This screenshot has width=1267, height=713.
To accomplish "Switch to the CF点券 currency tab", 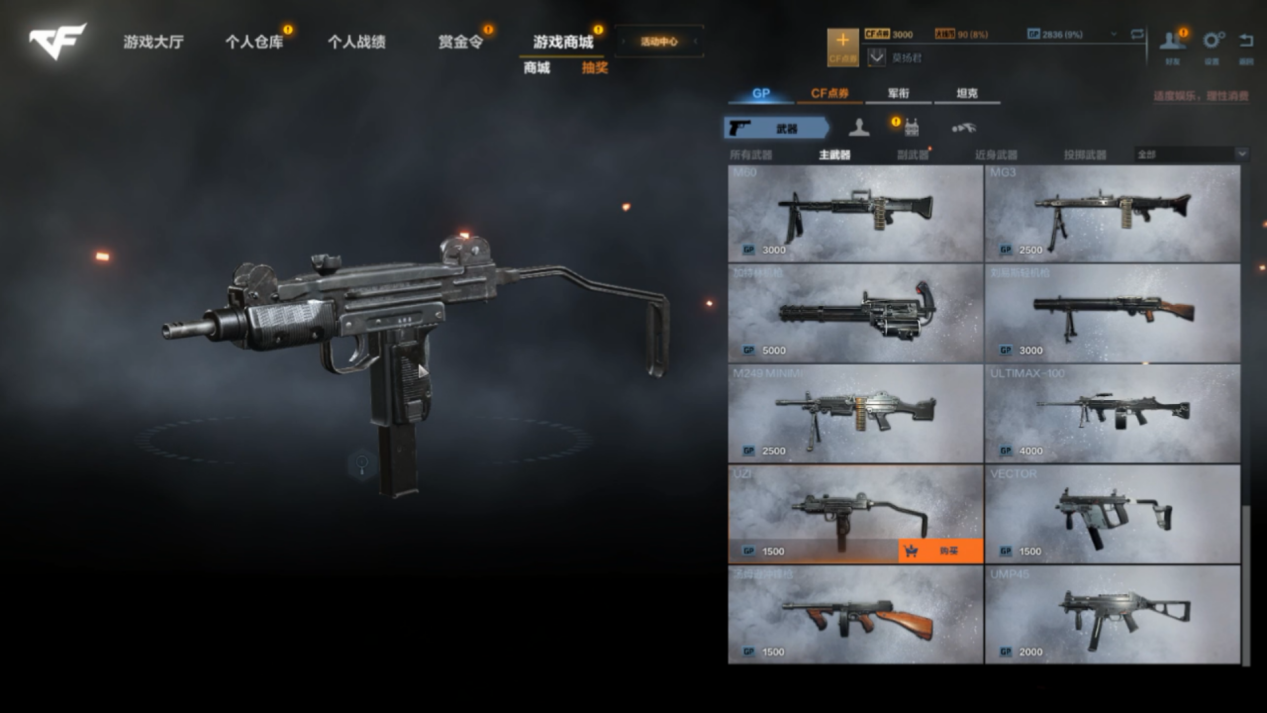I will pos(829,94).
